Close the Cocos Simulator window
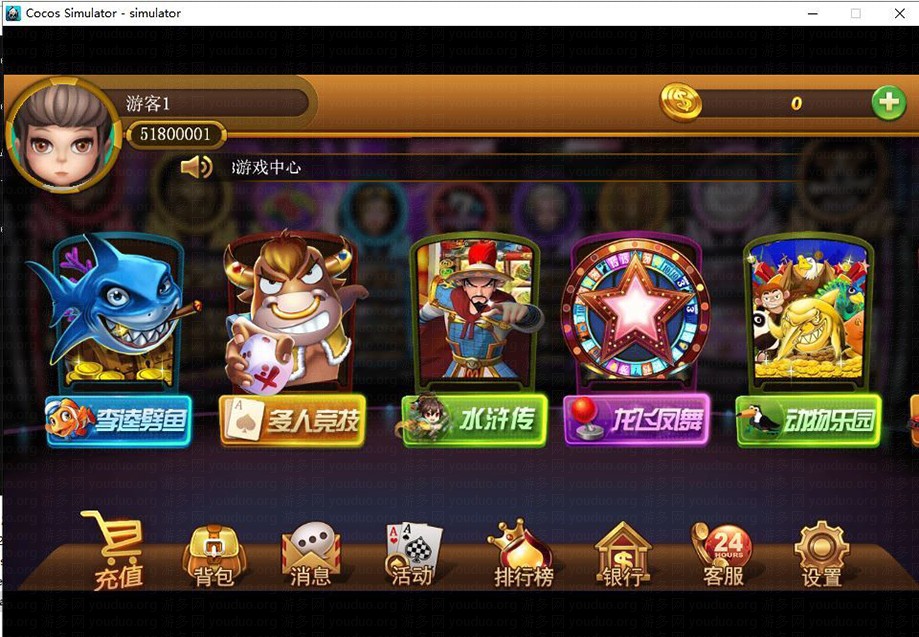Viewport: 919px width, 637px height. click(x=896, y=13)
